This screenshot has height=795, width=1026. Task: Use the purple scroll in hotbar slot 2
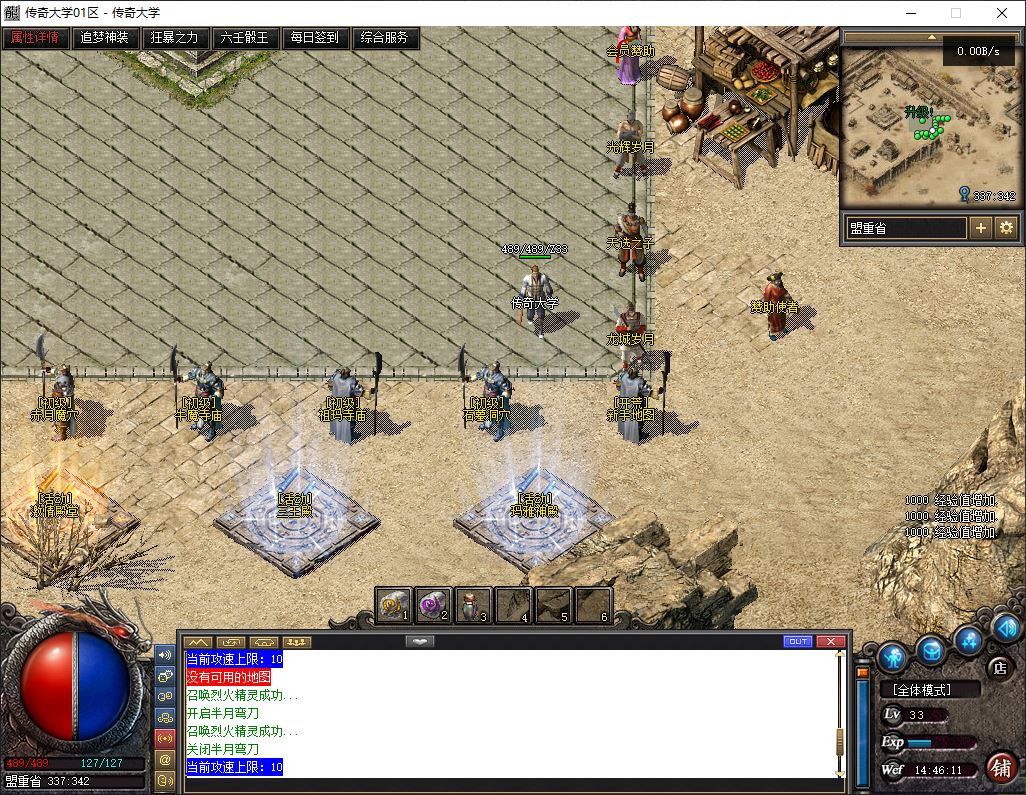(x=433, y=604)
